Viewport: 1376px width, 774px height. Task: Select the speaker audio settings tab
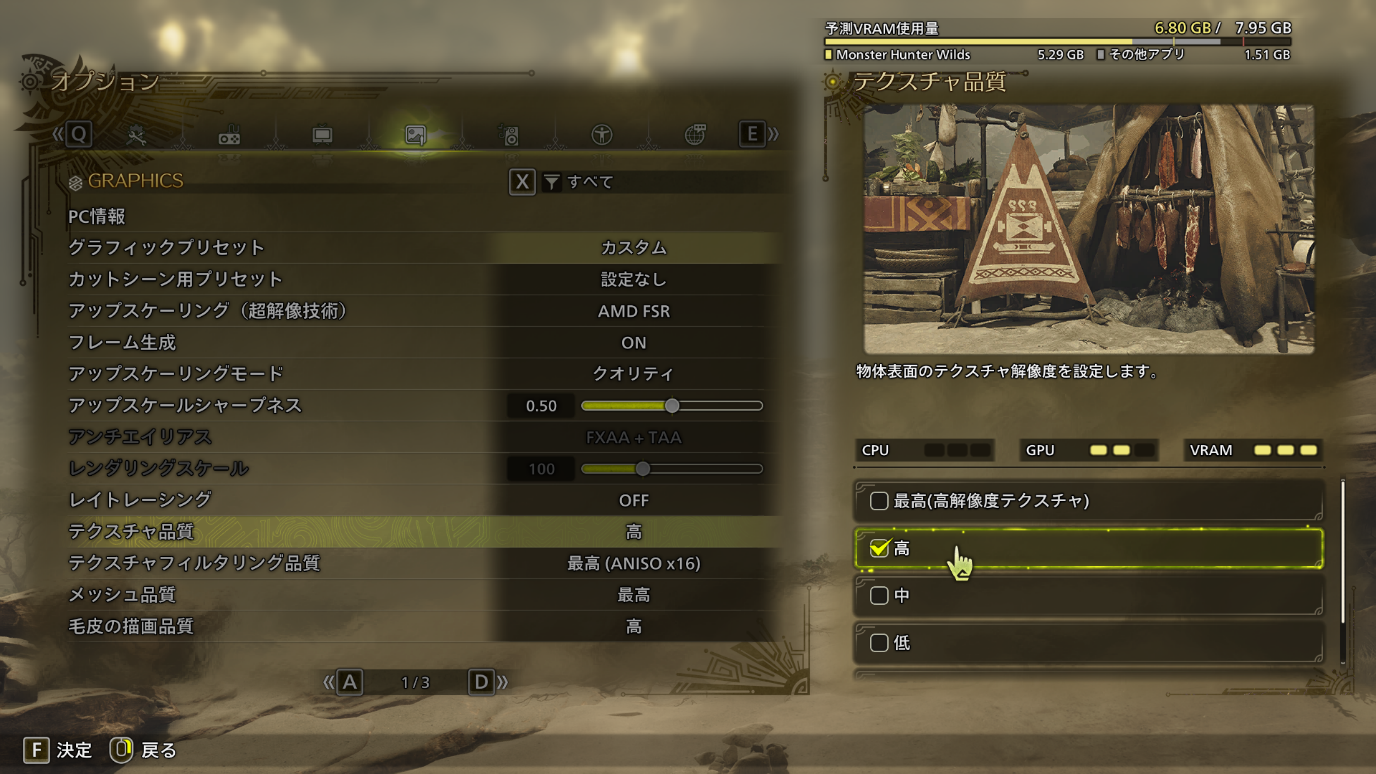[510, 135]
